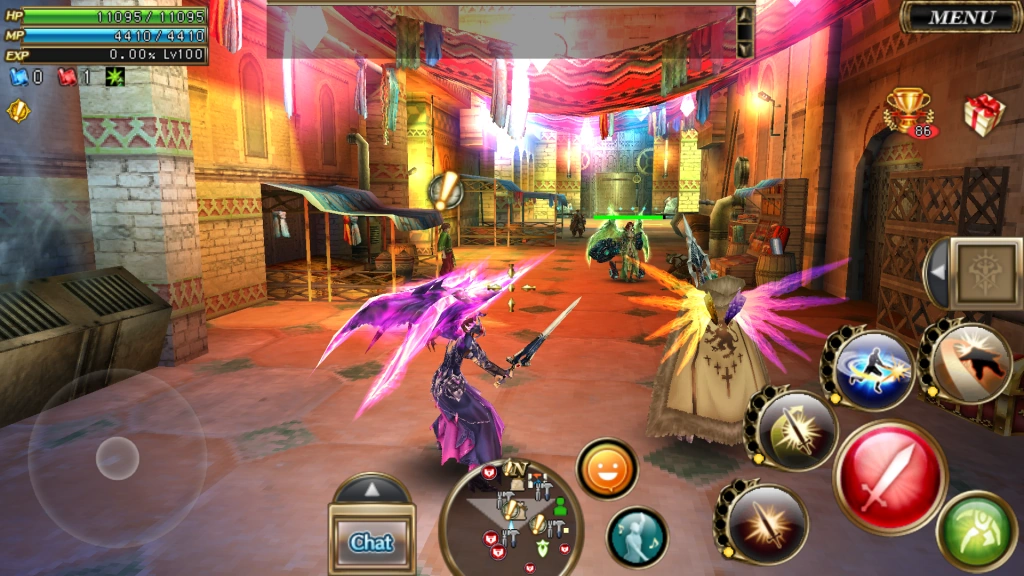Expand the arrow tab above Chat
Screen dimensions: 1024x576
pyautogui.click(x=371, y=489)
